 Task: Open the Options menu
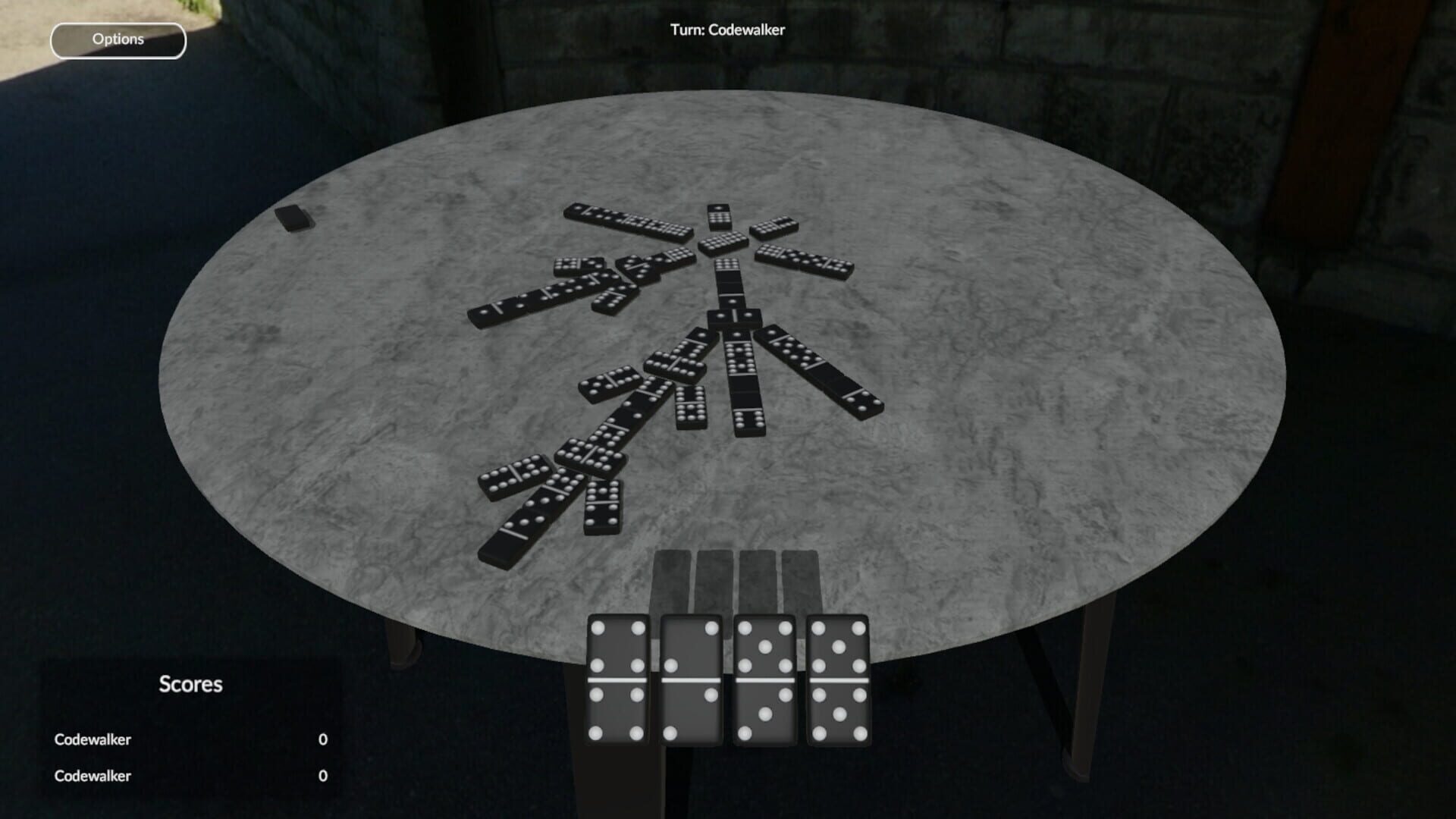pos(118,39)
